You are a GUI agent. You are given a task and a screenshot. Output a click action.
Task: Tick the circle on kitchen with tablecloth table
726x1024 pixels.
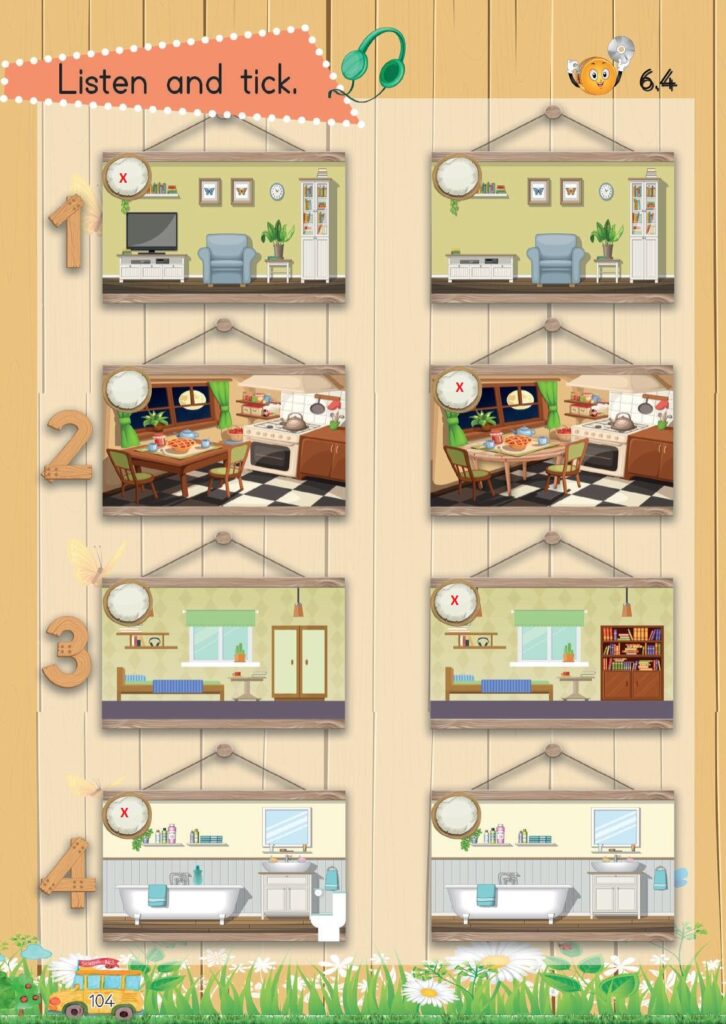coord(457,389)
